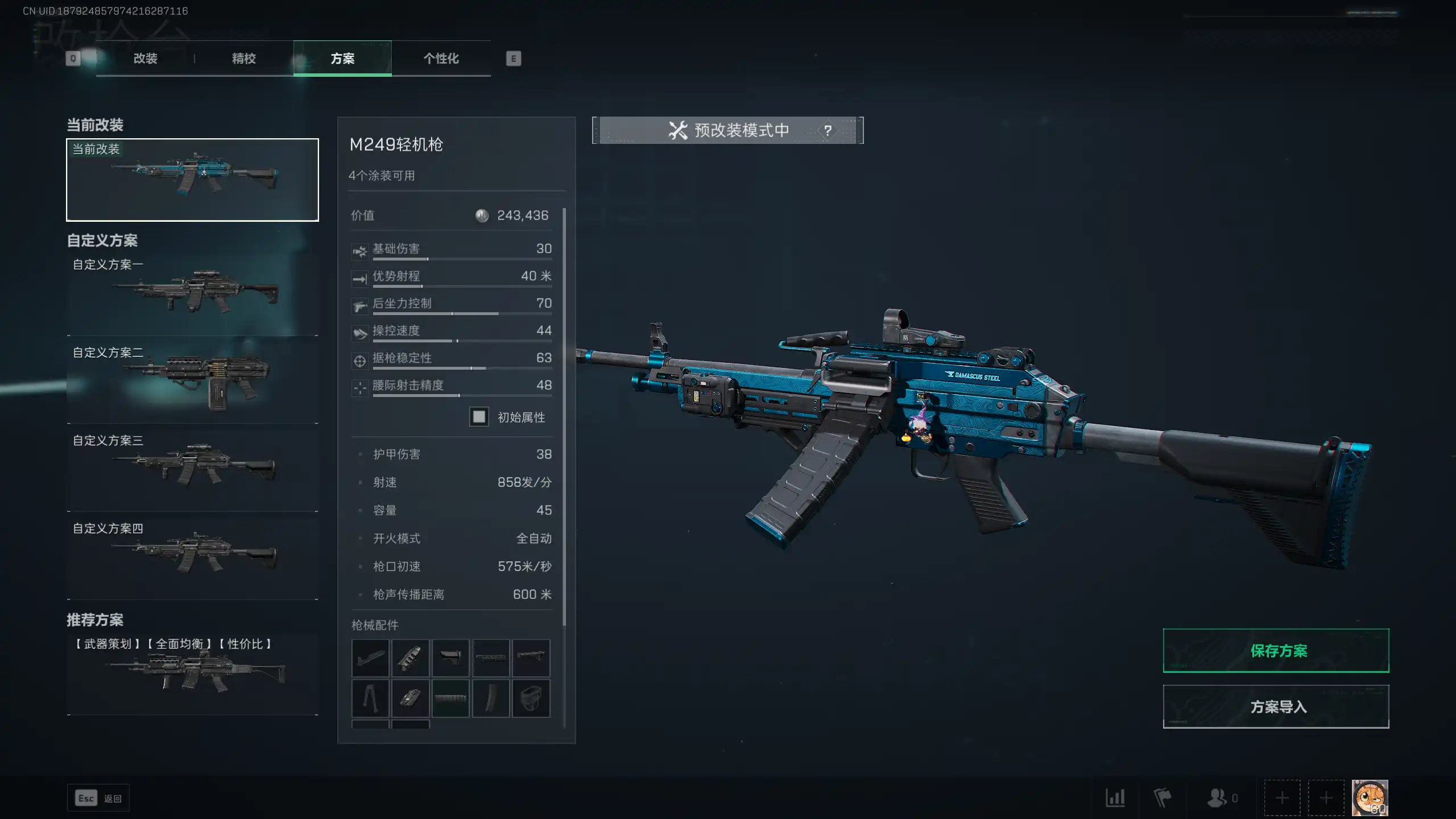The image size is (1456, 819).
Task: Load 自定义方案三 preset
Action: (192, 469)
